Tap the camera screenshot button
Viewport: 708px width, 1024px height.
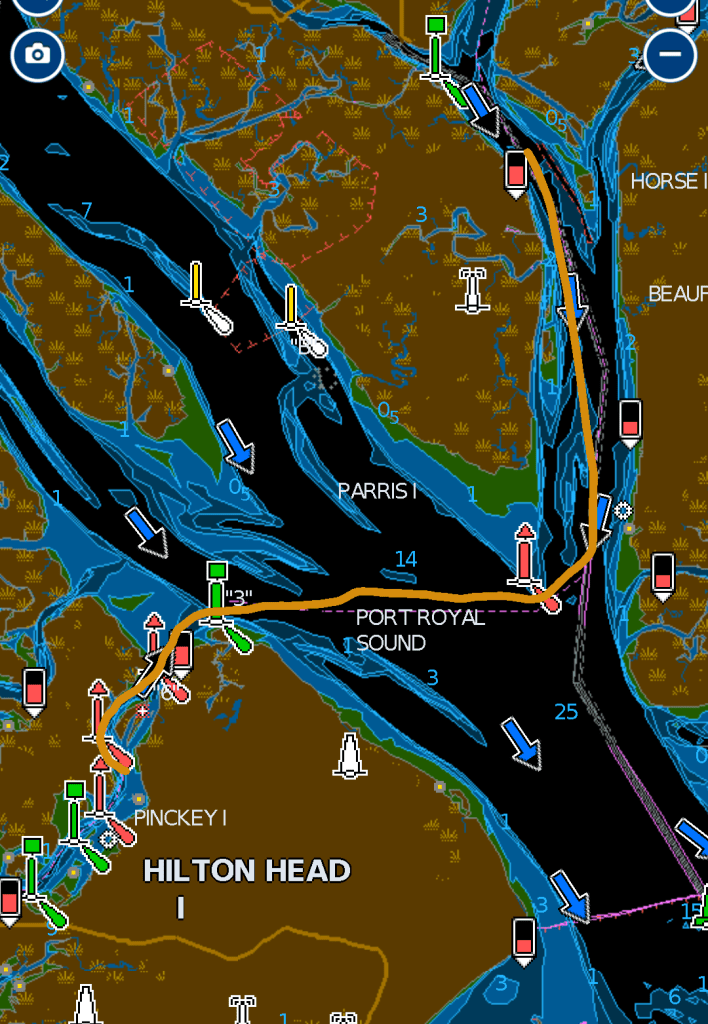[x=37, y=54]
